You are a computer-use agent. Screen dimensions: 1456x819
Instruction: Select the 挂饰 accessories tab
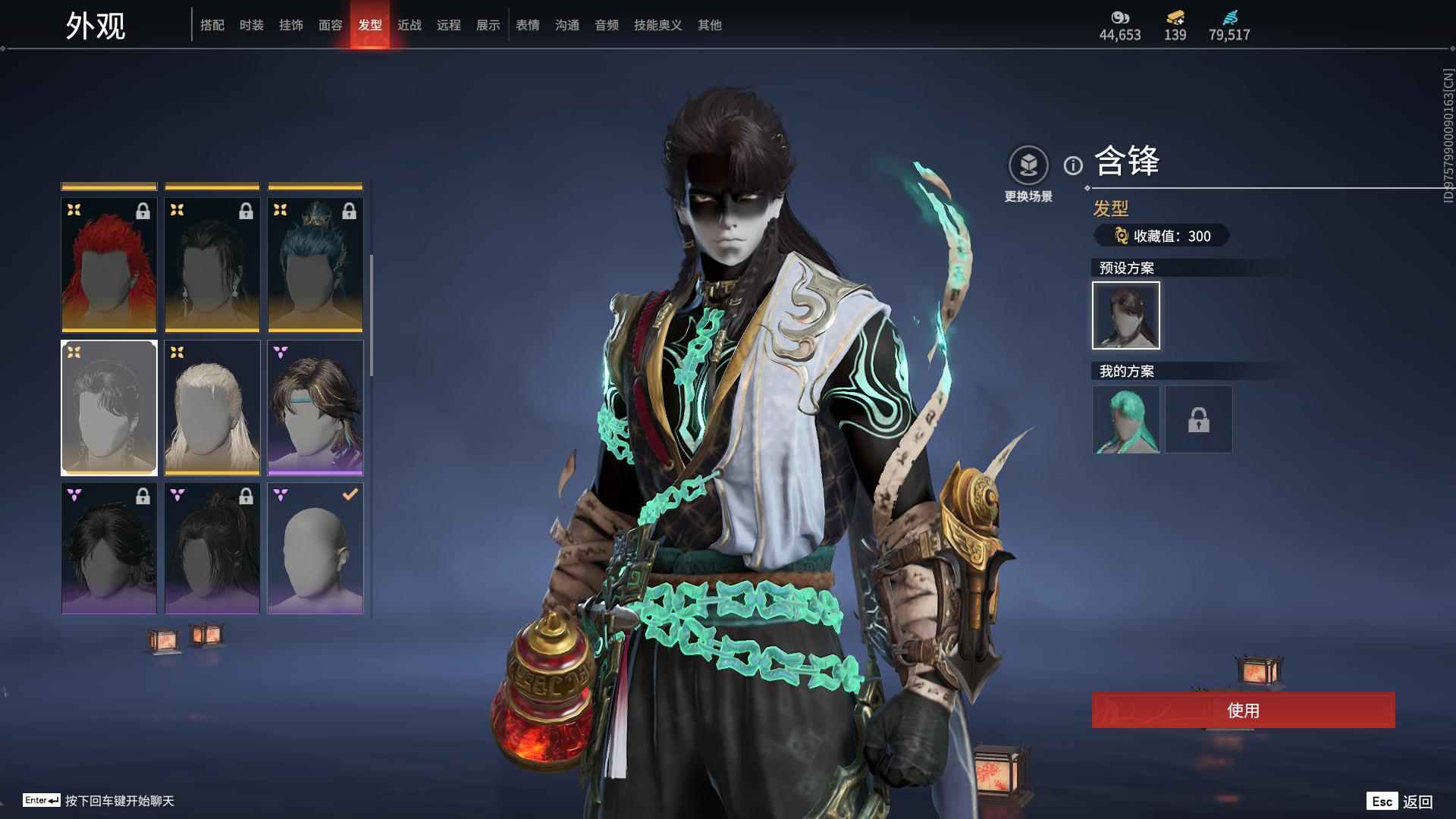[291, 25]
